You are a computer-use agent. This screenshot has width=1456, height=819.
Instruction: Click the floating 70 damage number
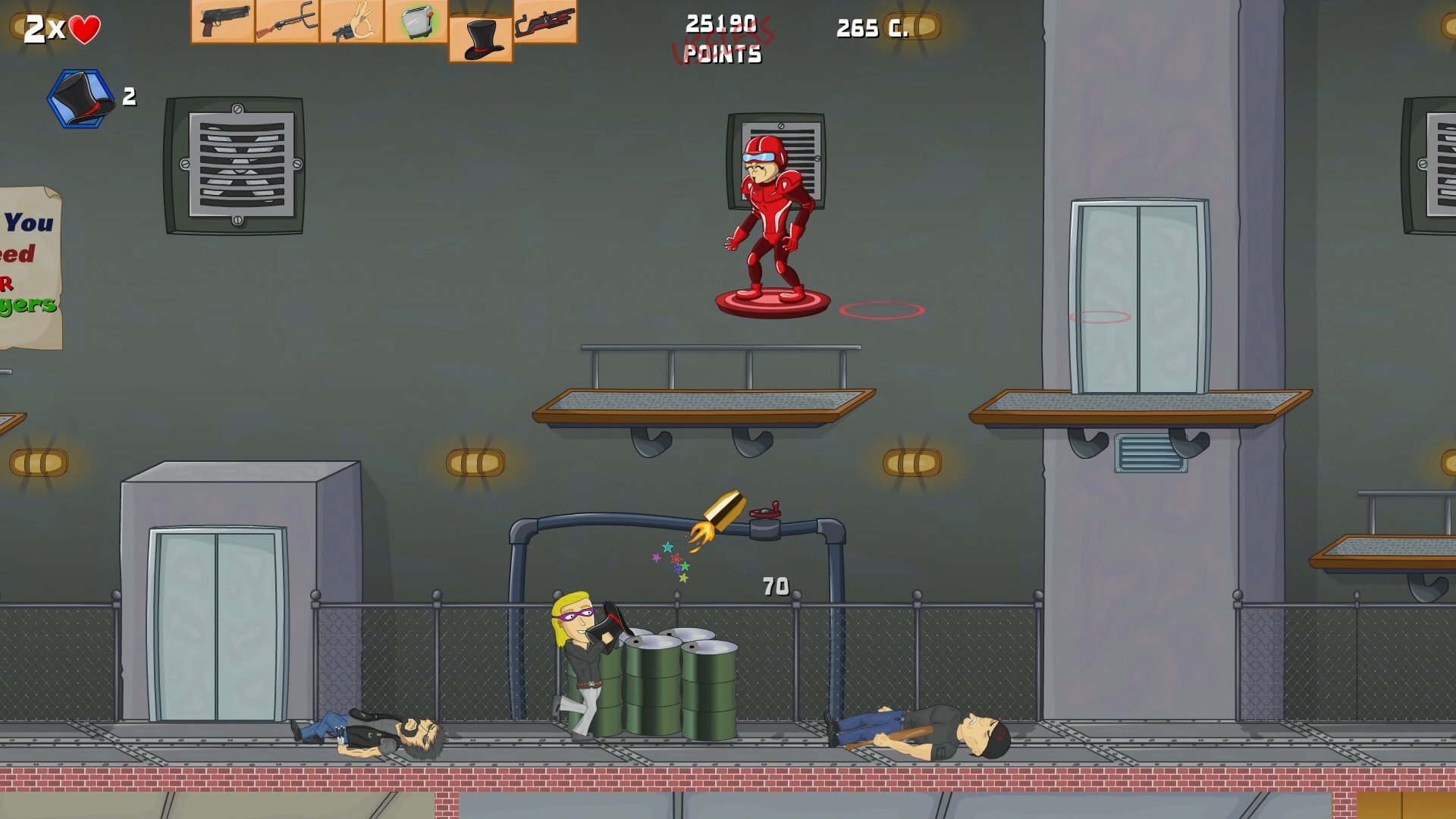[x=775, y=585]
